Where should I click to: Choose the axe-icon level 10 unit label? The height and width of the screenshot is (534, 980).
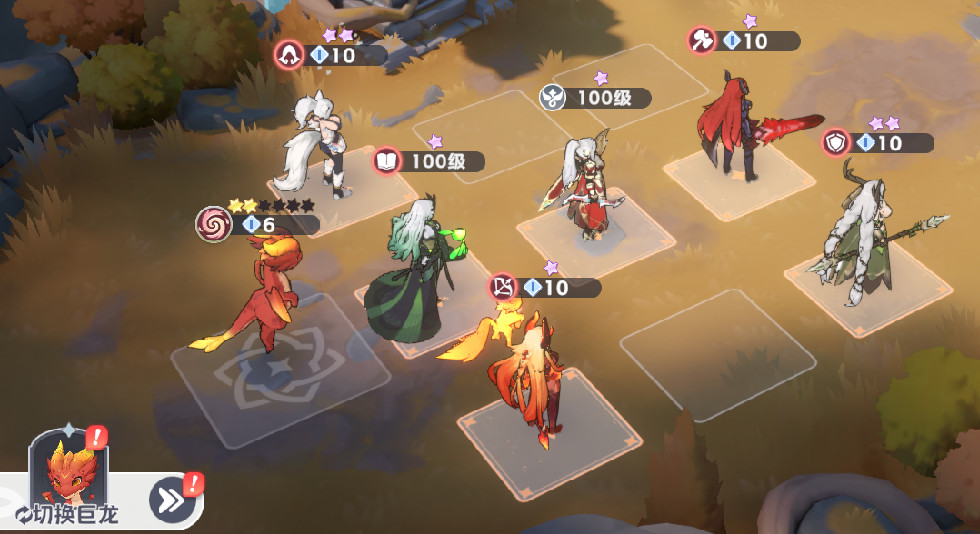click(x=743, y=41)
